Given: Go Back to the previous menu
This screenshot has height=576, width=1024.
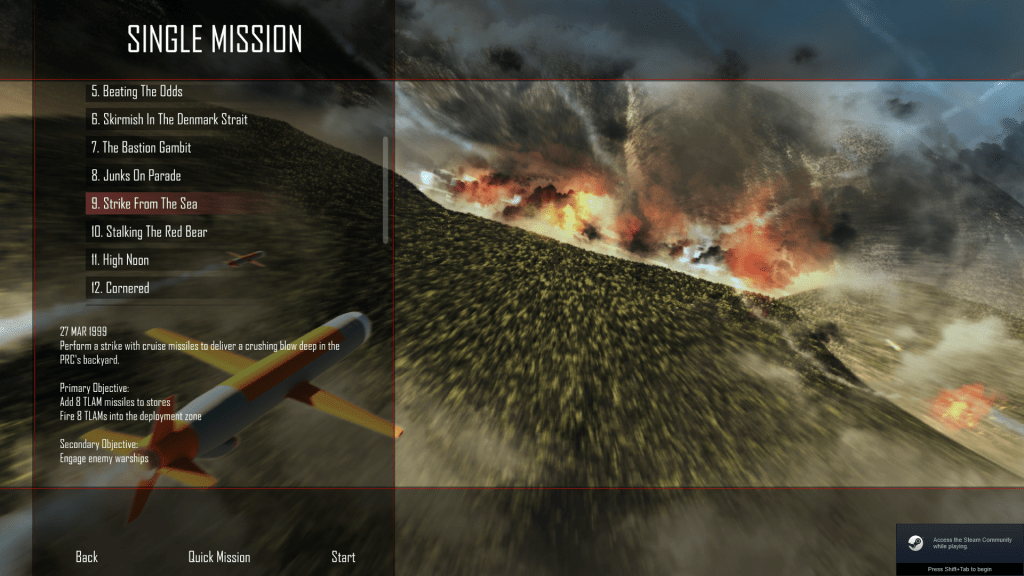Looking at the screenshot, I should [87, 557].
